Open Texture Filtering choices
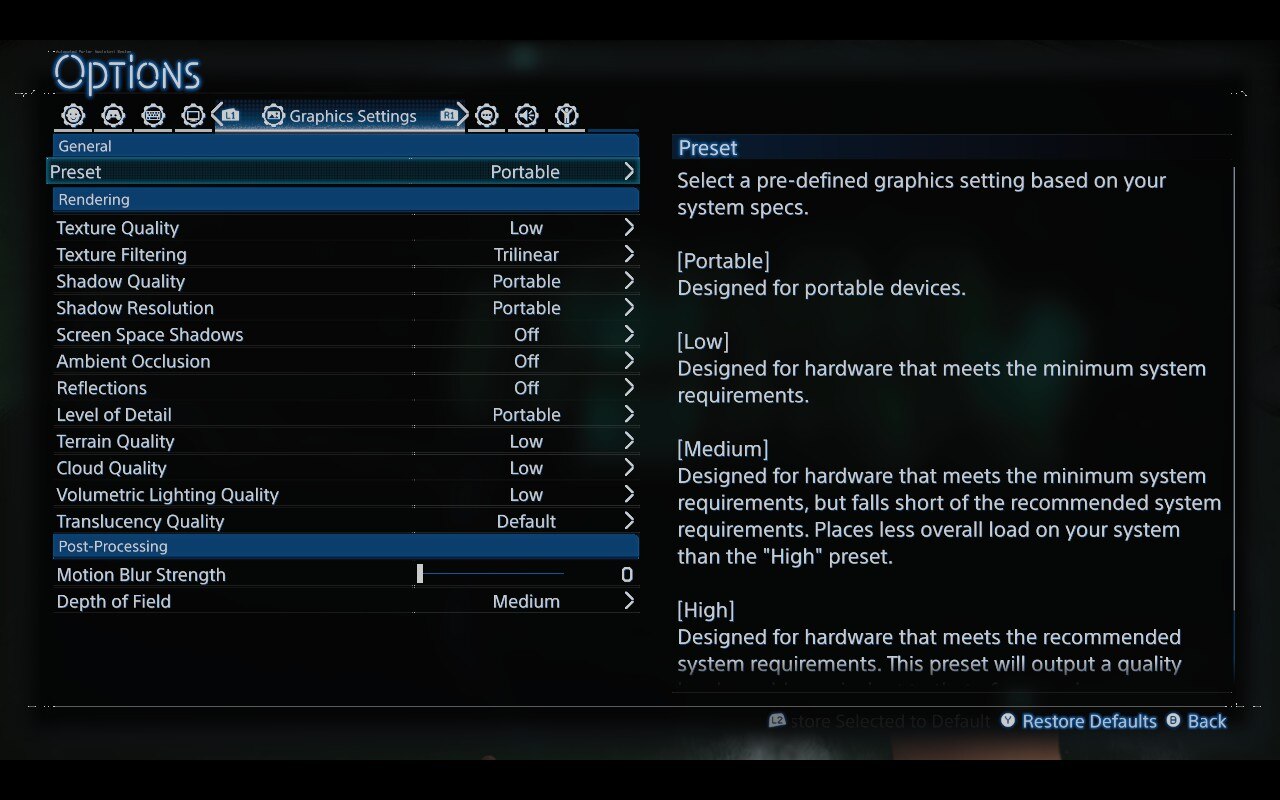This screenshot has height=800, width=1280. coord(629,254)
